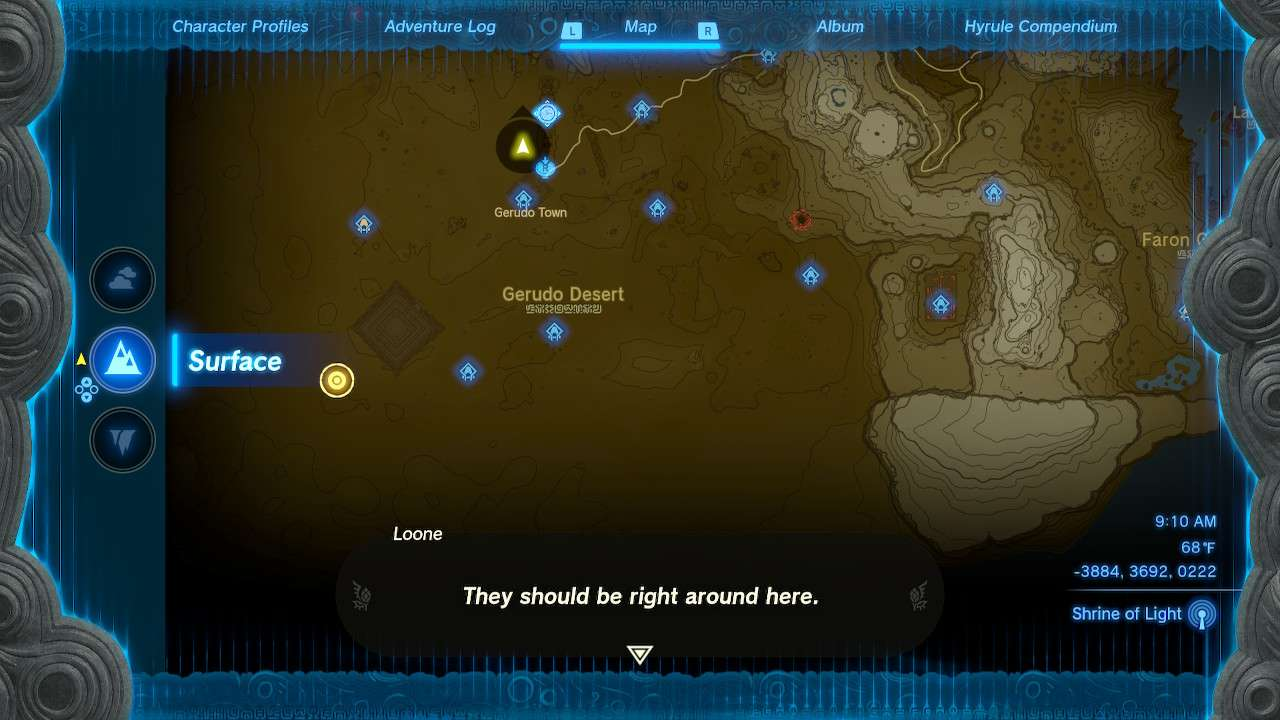
Task: Select the shrine icon west of Gerudo Town
Action: (x=363, y=223)
